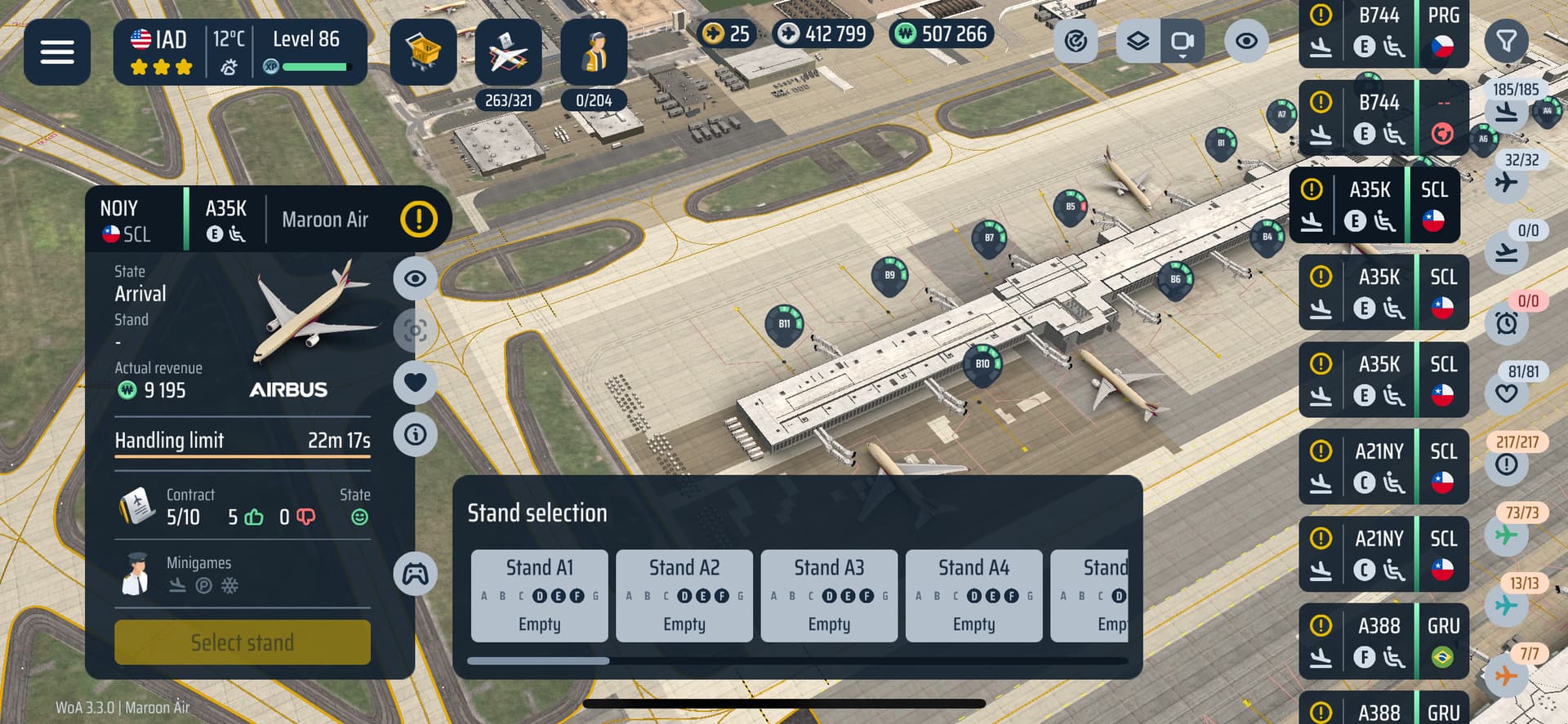Choose Stand A1 for the aircraft
The width and height of the screenshot is (1568, 724).
click(539, 596)
